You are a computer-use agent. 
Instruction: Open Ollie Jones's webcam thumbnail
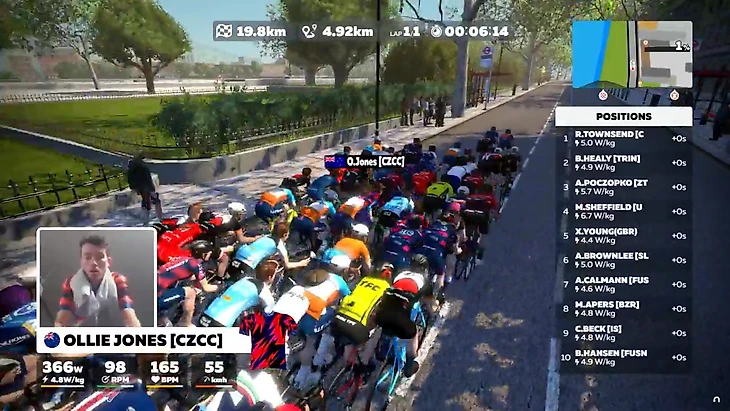(96, 278)
